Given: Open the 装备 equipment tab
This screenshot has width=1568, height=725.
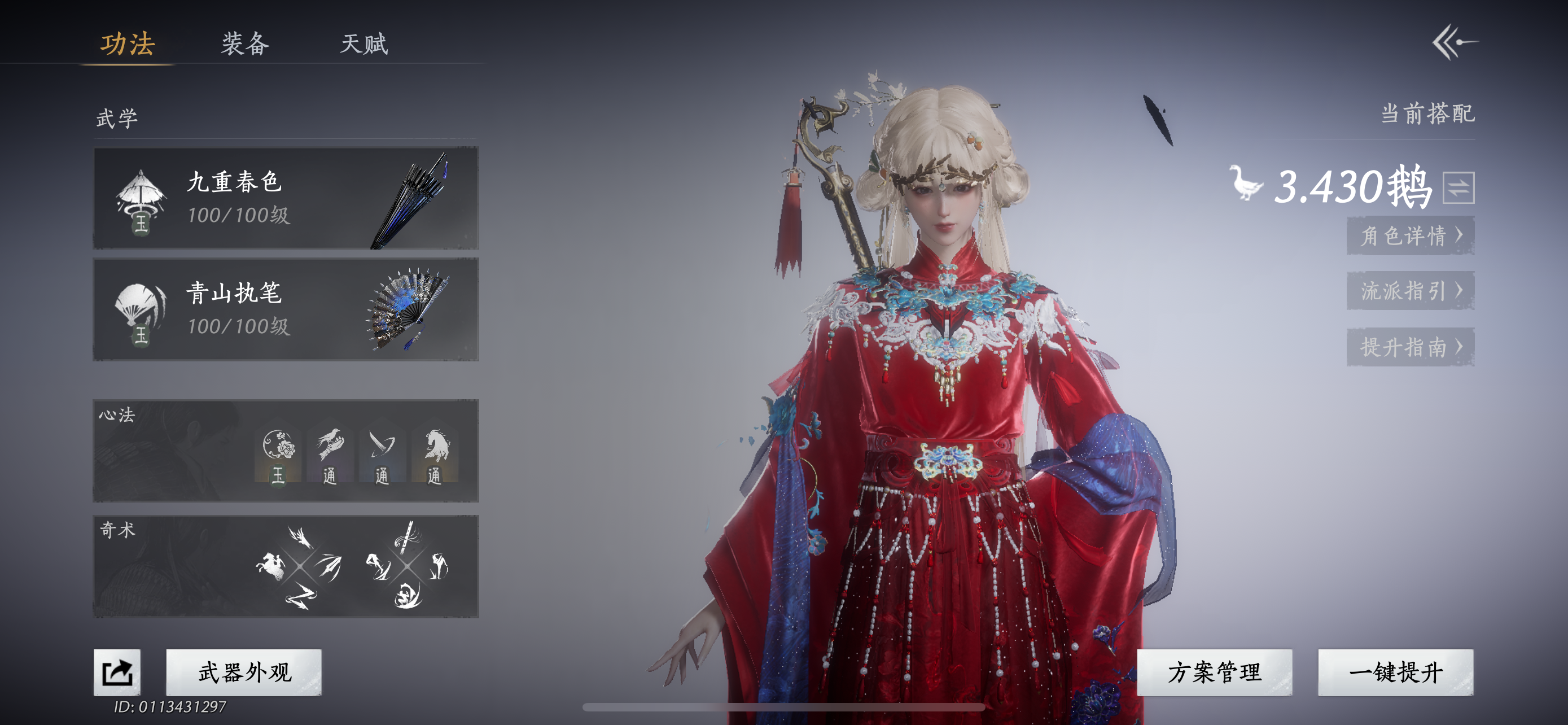Looking at the screenshot, I should [x=245, y=44].
